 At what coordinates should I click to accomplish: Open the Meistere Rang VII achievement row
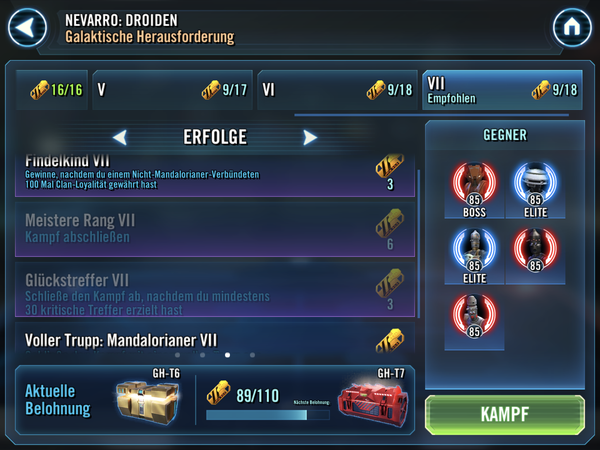[215, 230]
